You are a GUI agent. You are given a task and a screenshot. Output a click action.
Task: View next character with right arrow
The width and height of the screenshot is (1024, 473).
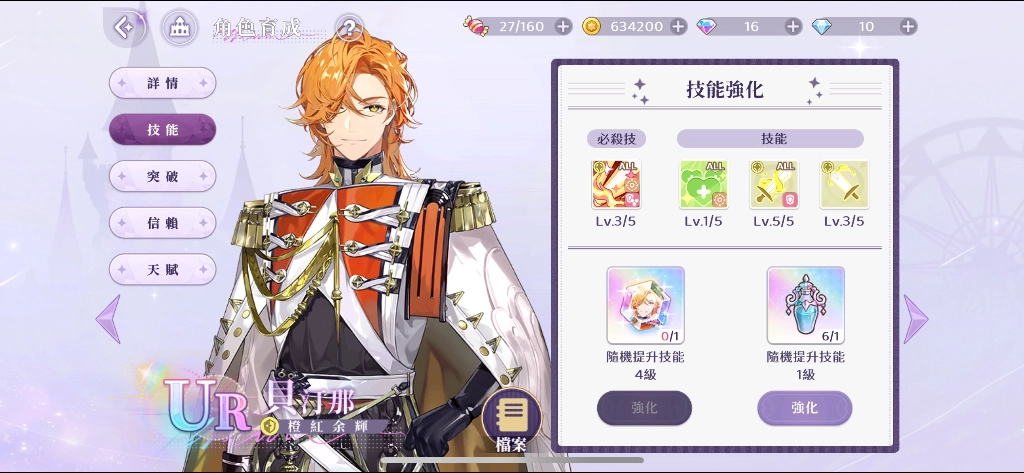(x=915, y=319)
